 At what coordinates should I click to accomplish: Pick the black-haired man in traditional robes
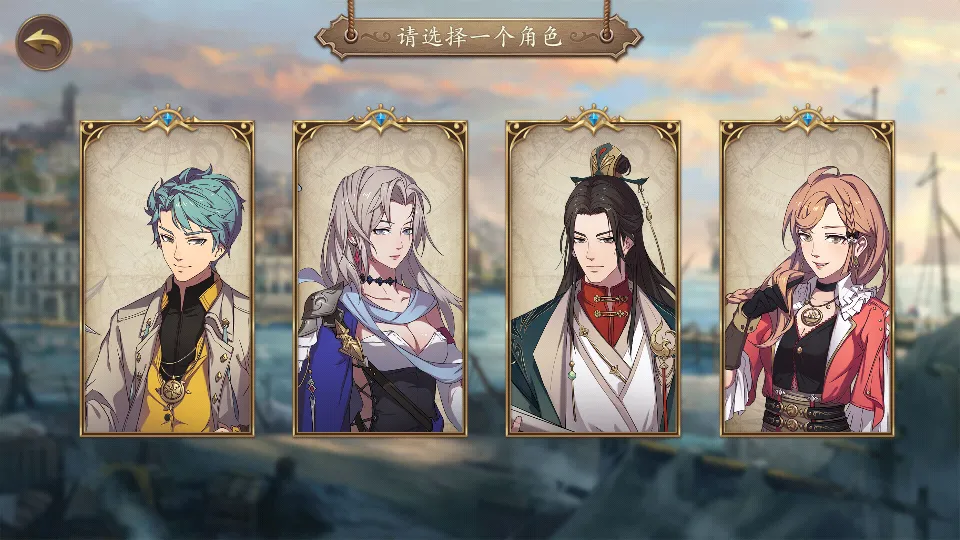(593, 278)
